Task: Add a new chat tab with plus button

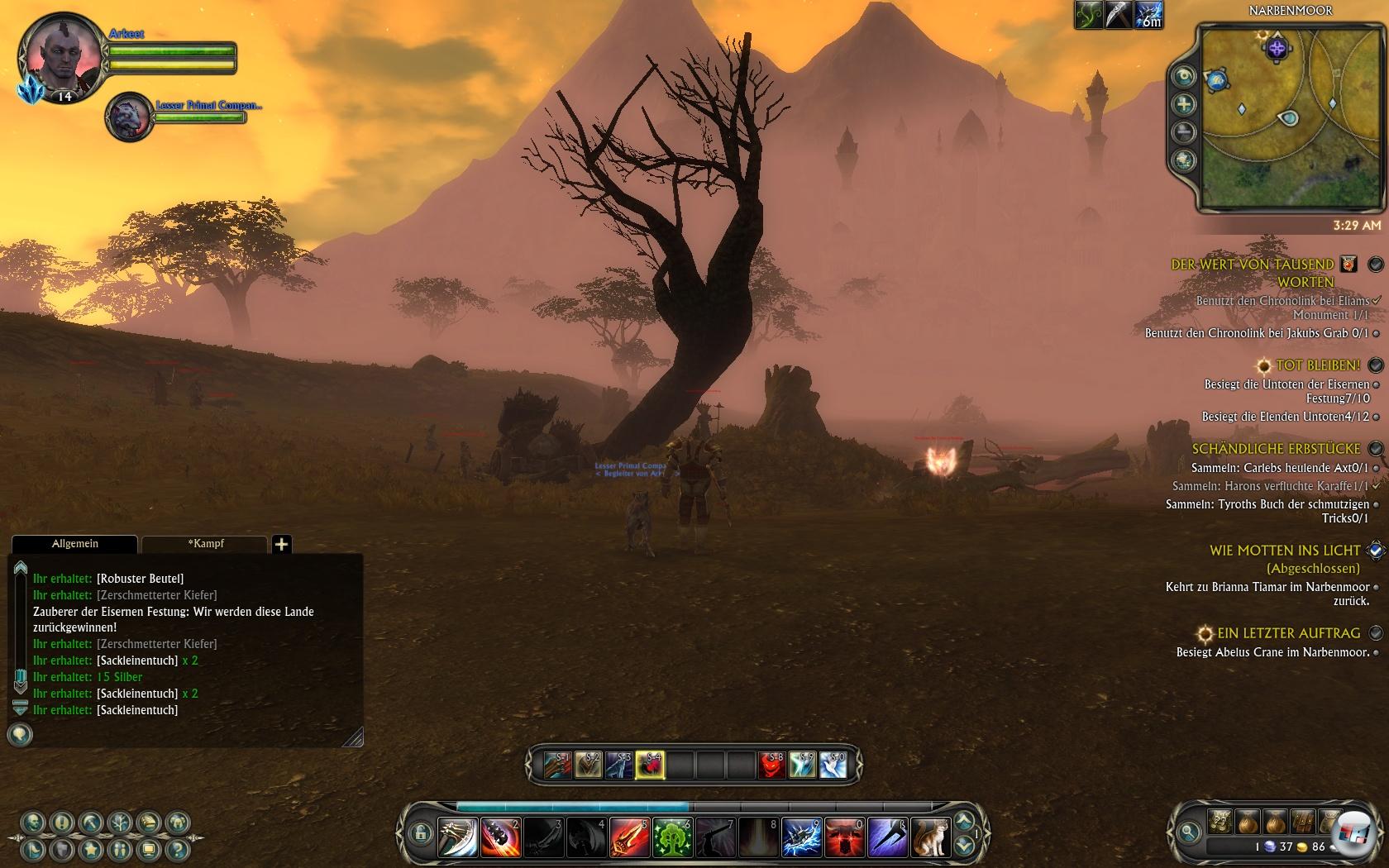Action: tap(281, 544)
